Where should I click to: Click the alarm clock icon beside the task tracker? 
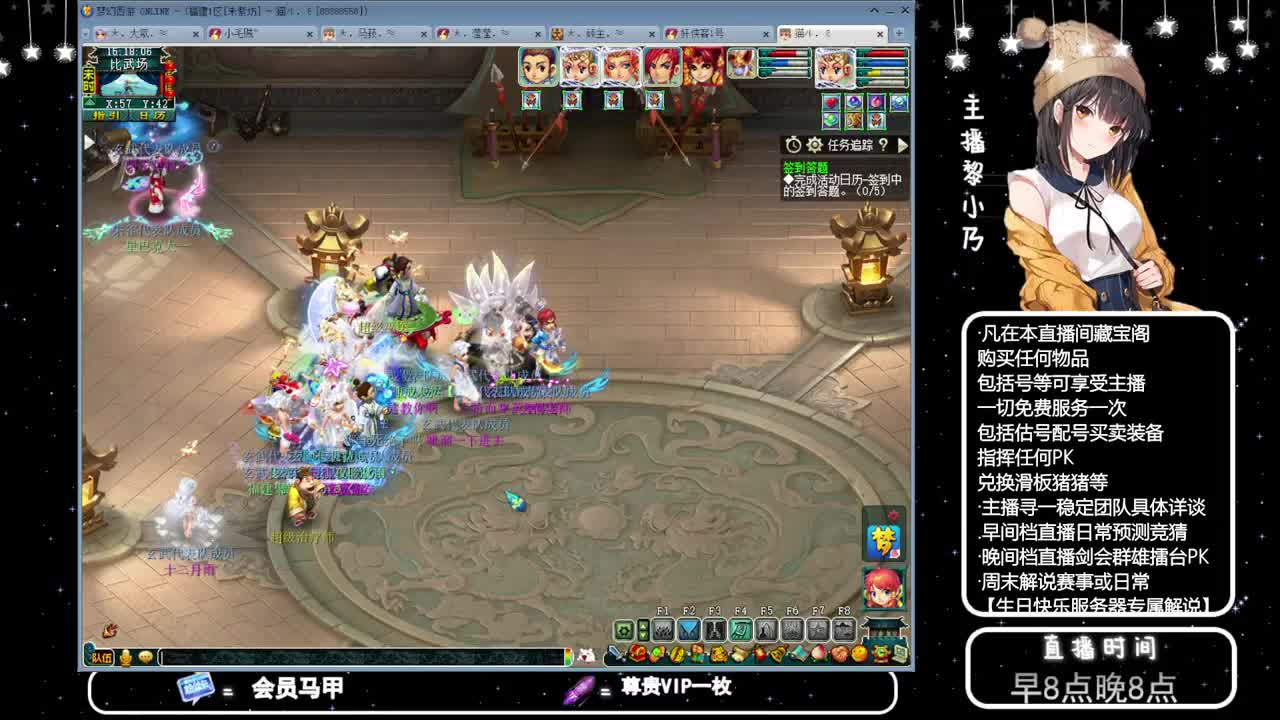coord(794,144)
